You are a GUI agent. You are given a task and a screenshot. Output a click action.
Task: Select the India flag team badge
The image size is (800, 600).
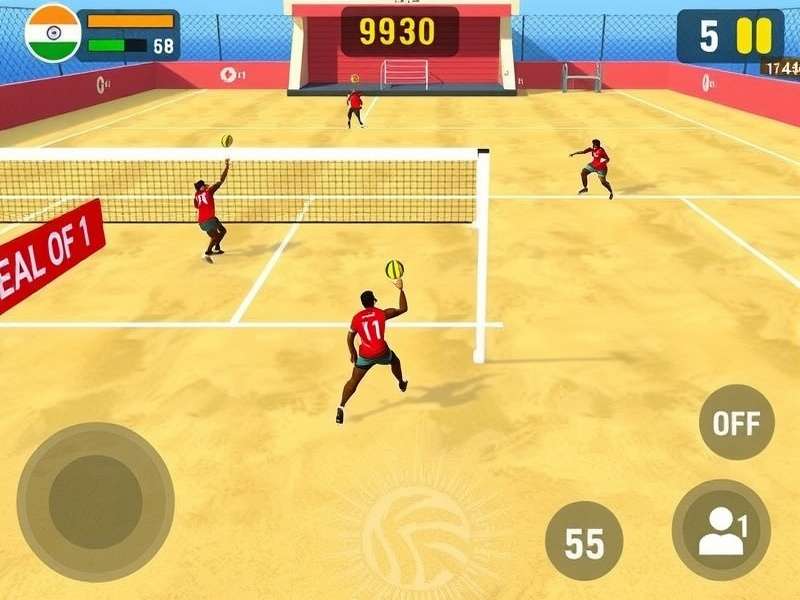click(52, 33)
